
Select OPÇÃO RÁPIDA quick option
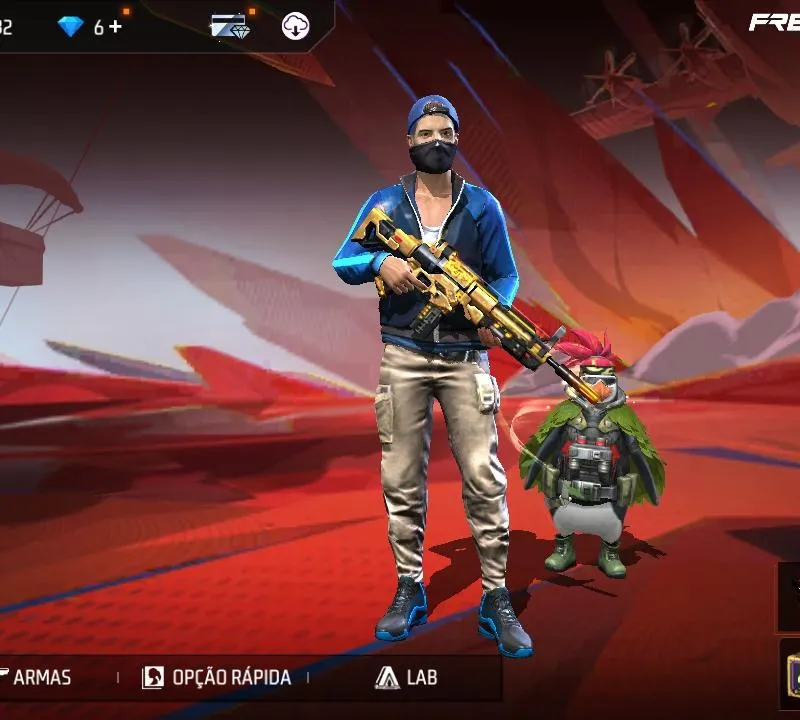click(217, 677)
